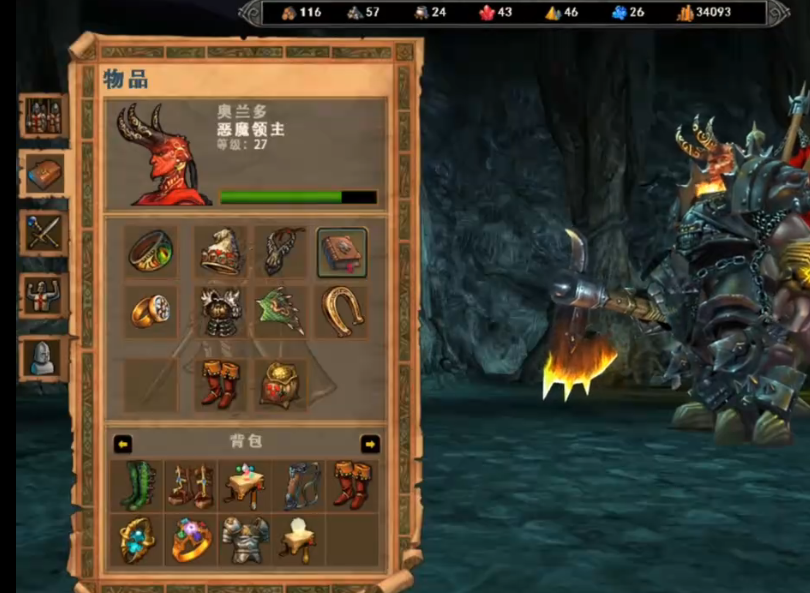This screenshot has height=593, width=810.
Task: Select the equipped green-gem ring
Action: click(151, 252)
